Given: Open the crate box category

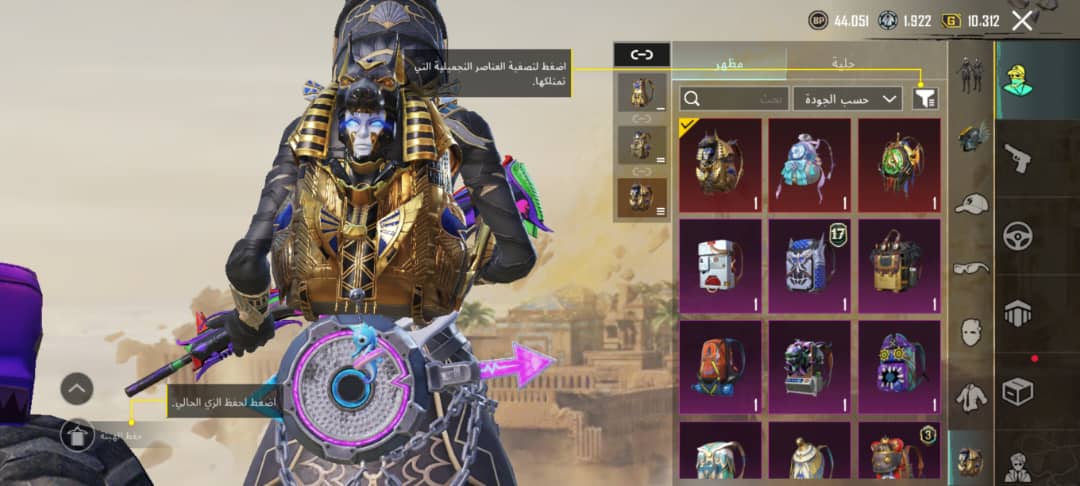Looking at the screenshot, I should coord(1017,391).
